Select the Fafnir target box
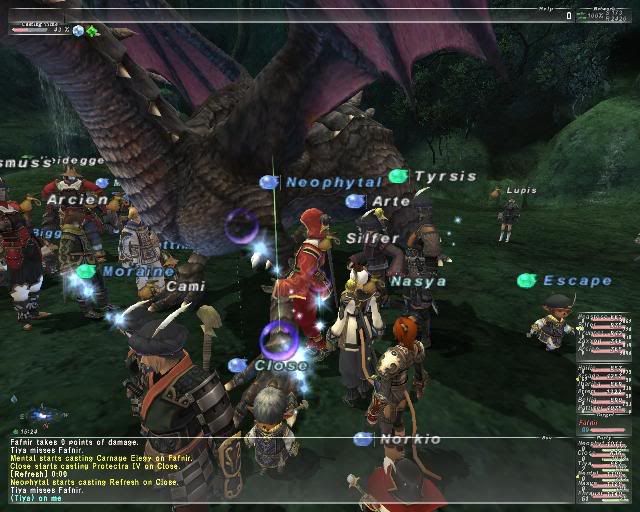This screenshot has width=640, height=512. pos(604,427)
